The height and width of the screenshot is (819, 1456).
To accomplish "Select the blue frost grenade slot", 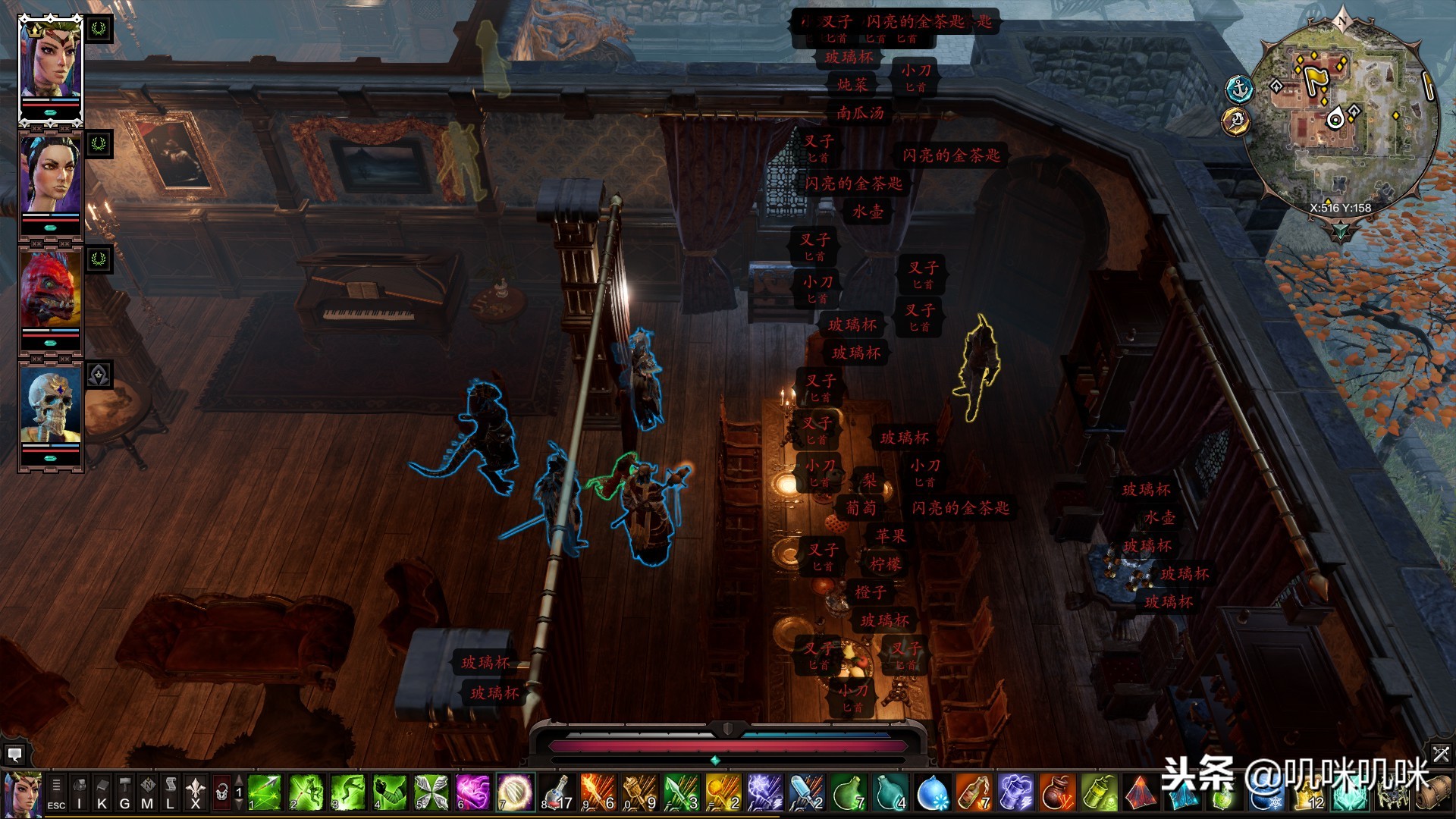I will point(932,793).
